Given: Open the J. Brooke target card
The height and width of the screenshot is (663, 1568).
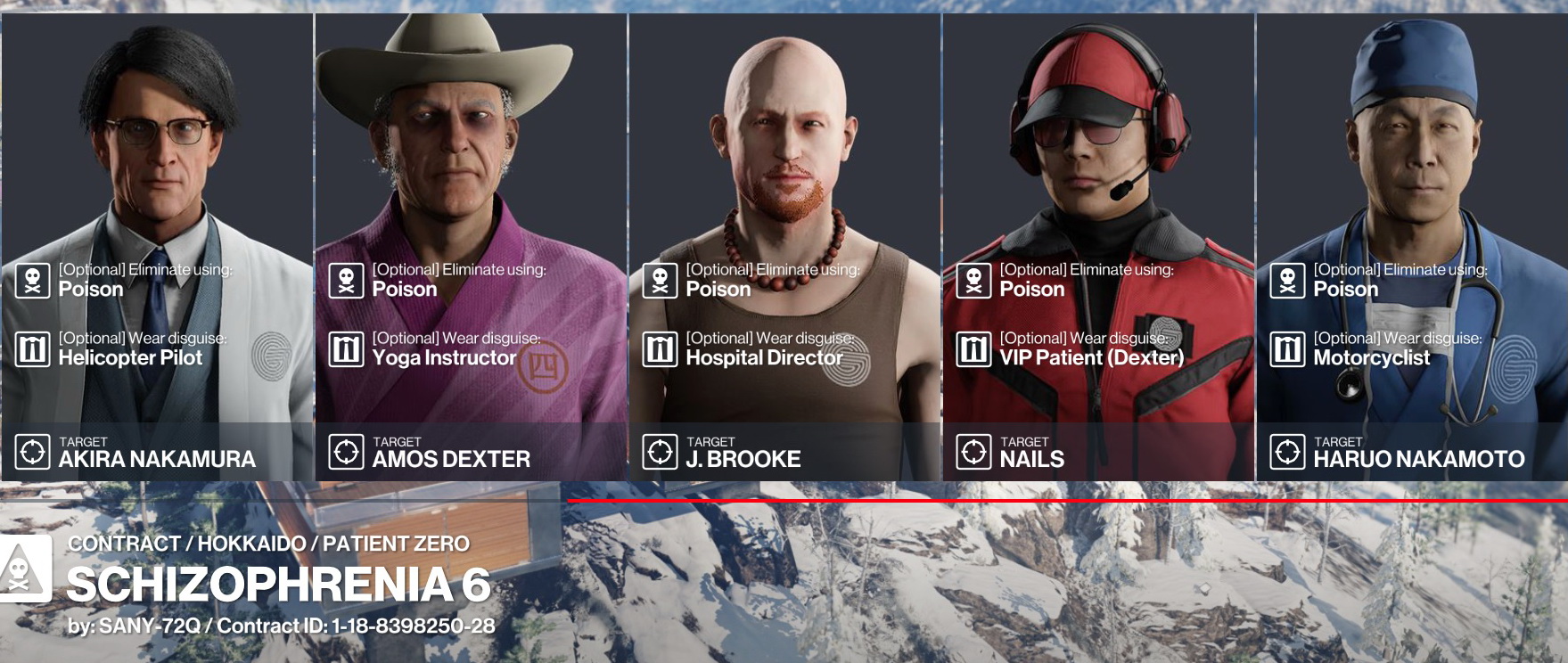Looking at the screenshot, I should tap(784, 247).
